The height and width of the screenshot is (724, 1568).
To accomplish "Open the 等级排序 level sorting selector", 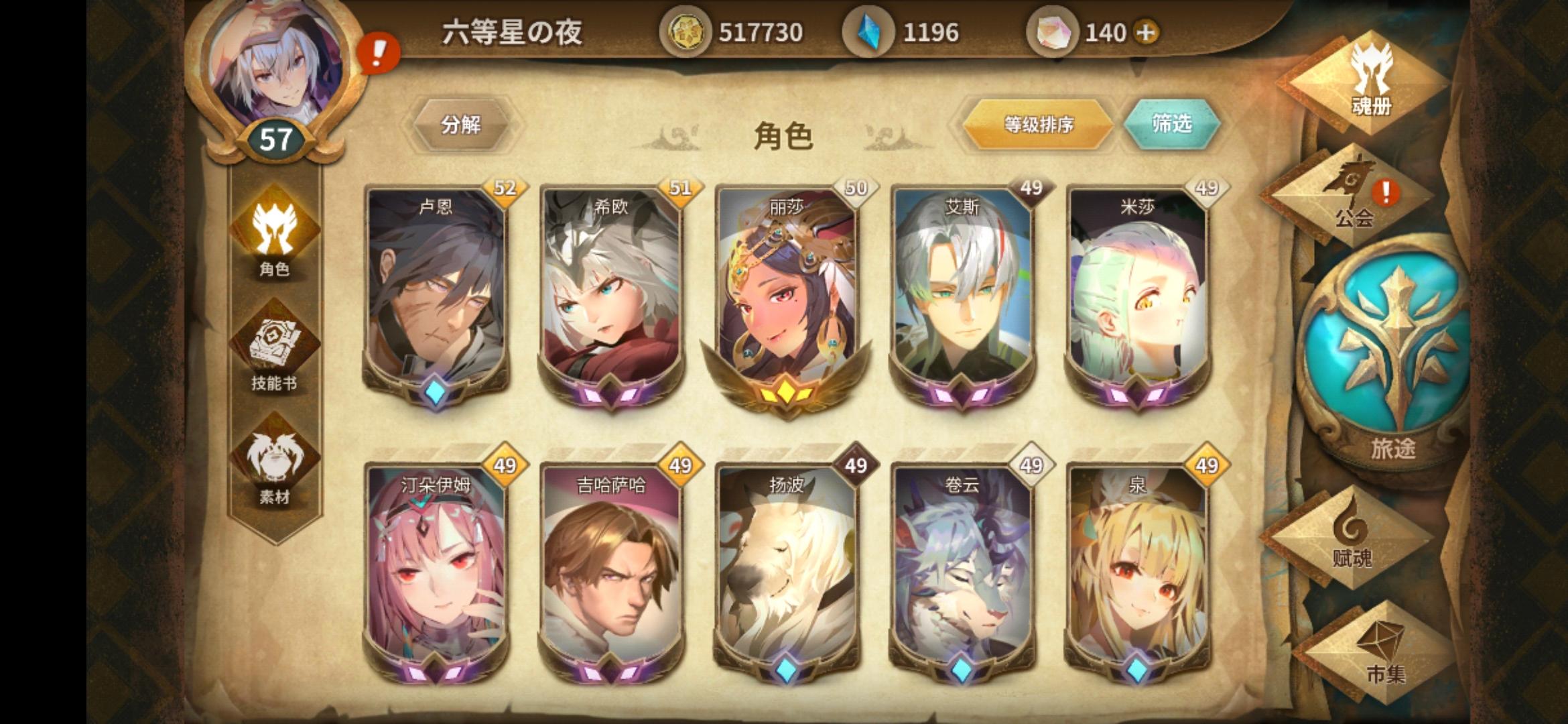I will [x=1039, y=125].
